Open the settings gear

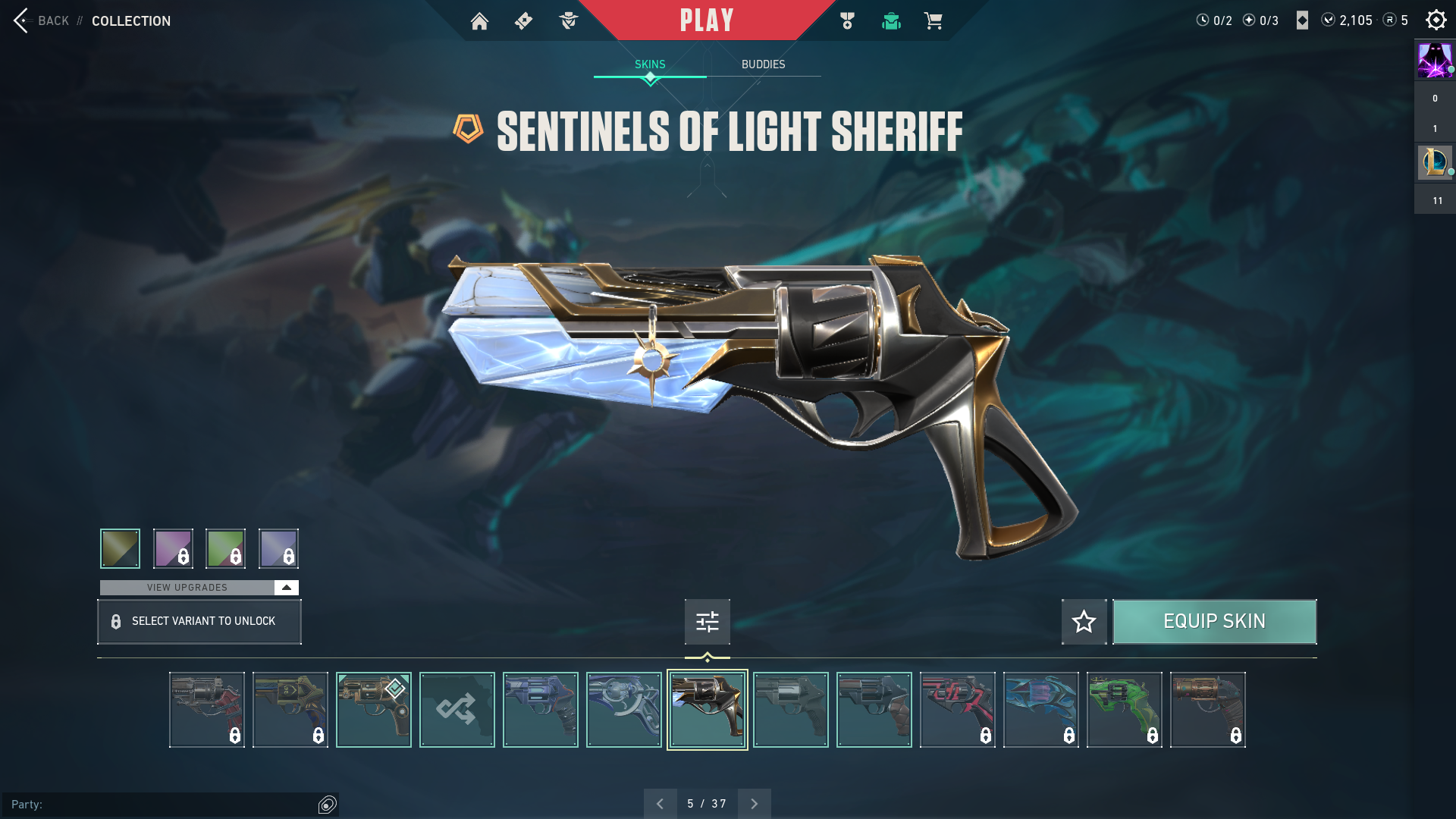click(x=1436, y=20)
